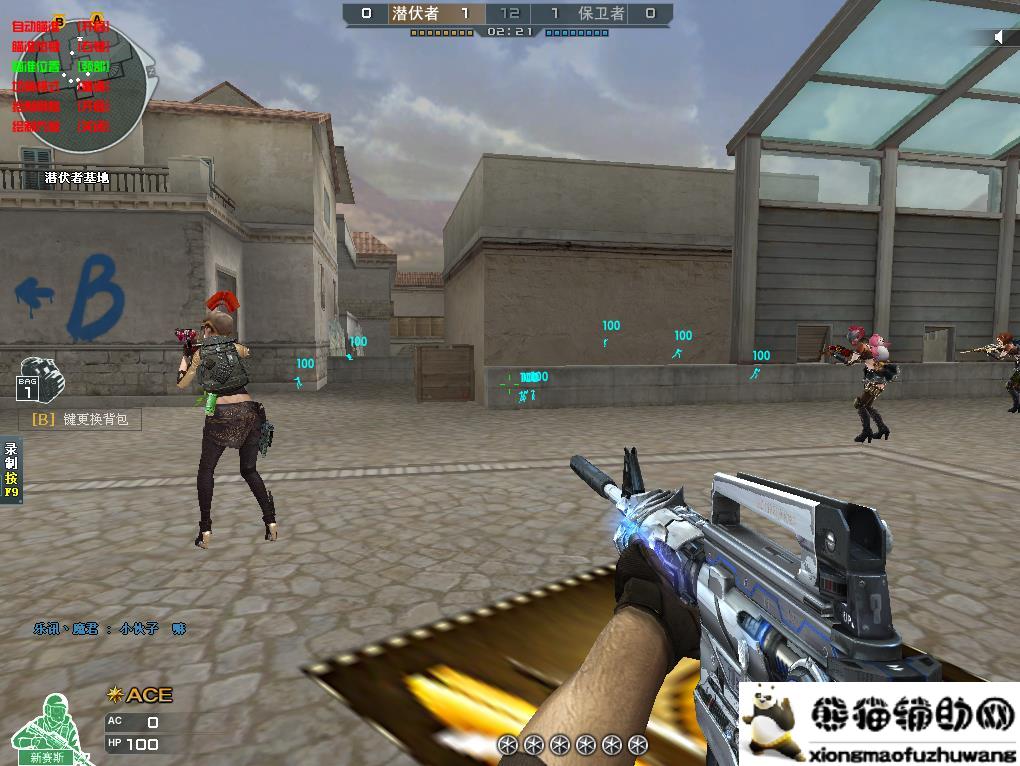Click the ACE rank badge
Viewport: 1020px width, 766px height.
140,695
